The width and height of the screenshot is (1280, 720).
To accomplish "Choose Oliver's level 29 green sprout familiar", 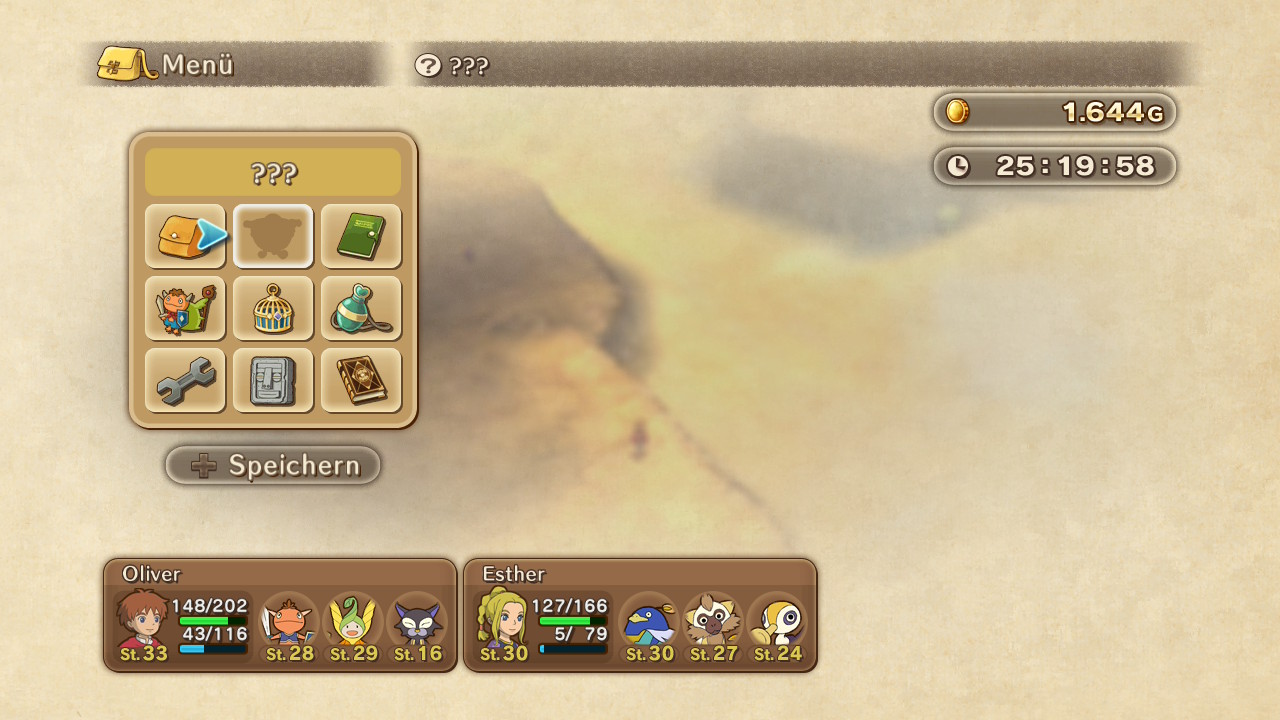I will [353, 622].
